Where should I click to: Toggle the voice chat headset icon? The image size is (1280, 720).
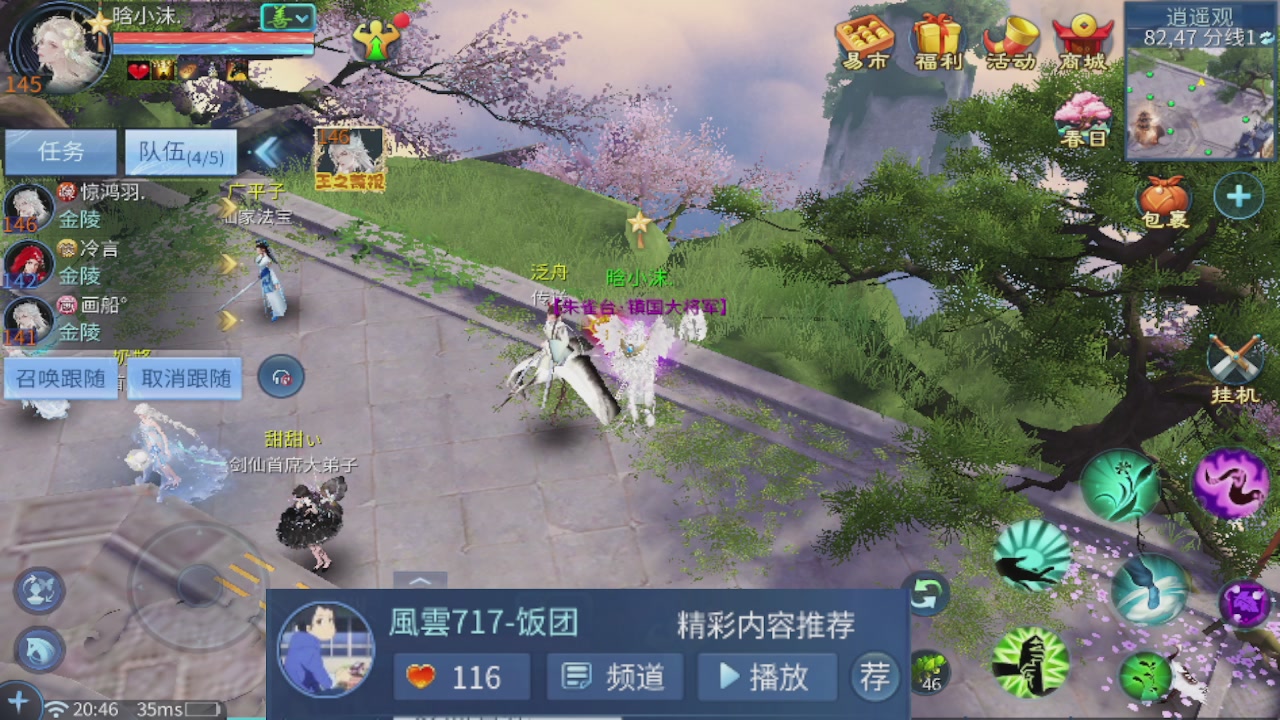281,375
